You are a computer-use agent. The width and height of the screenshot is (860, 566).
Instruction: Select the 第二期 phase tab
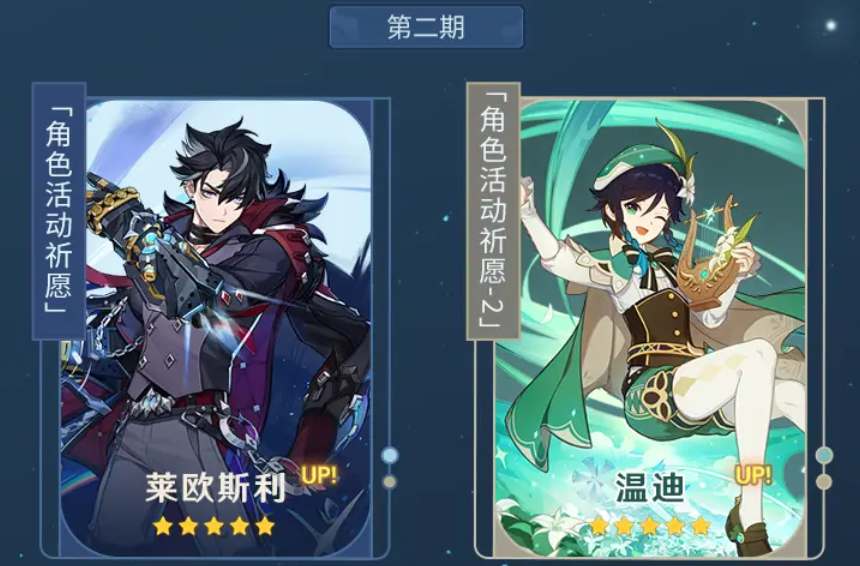pyautogui.click(x=426, y=28)
